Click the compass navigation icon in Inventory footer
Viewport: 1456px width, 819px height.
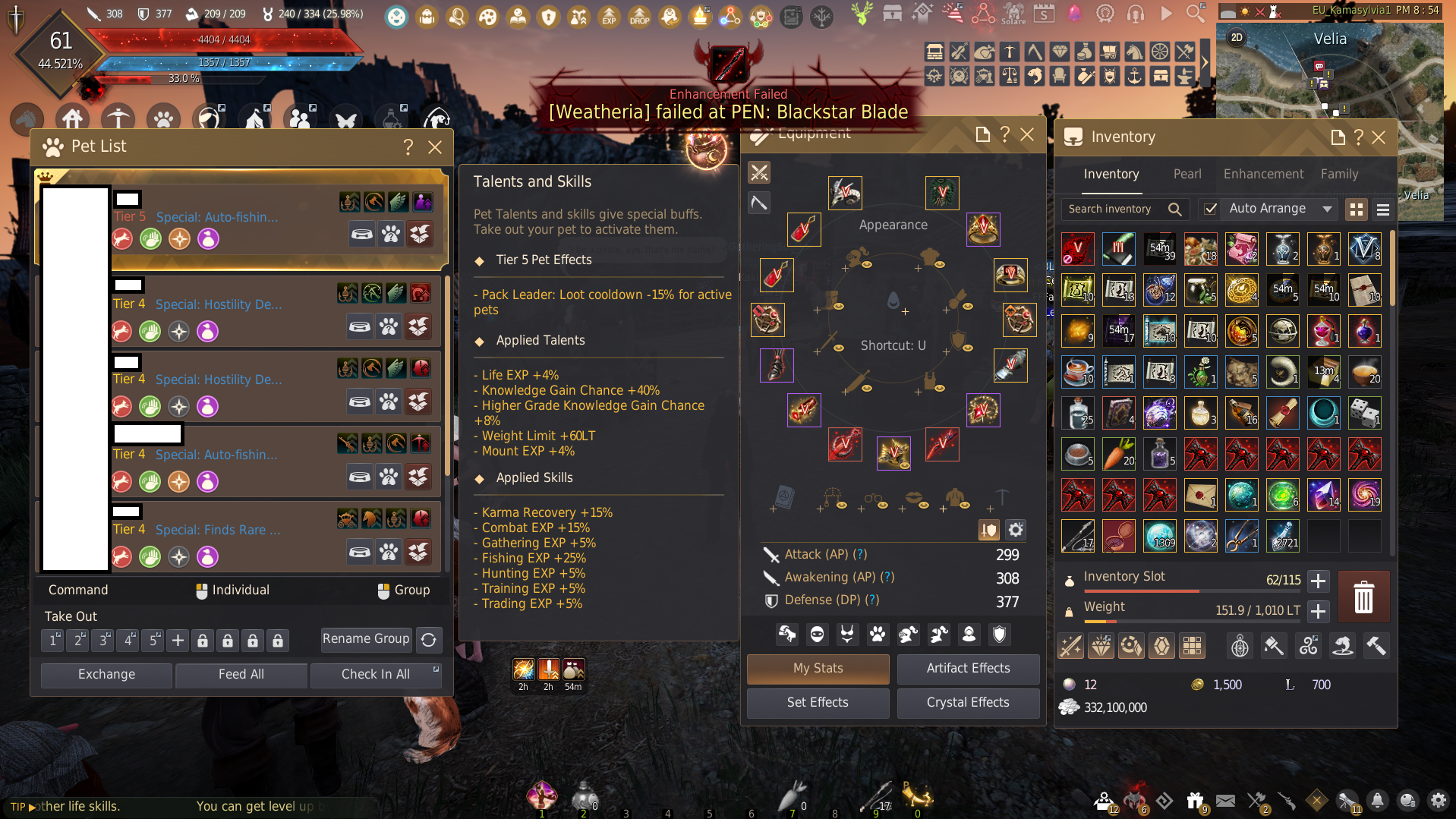click(1240, 646)
